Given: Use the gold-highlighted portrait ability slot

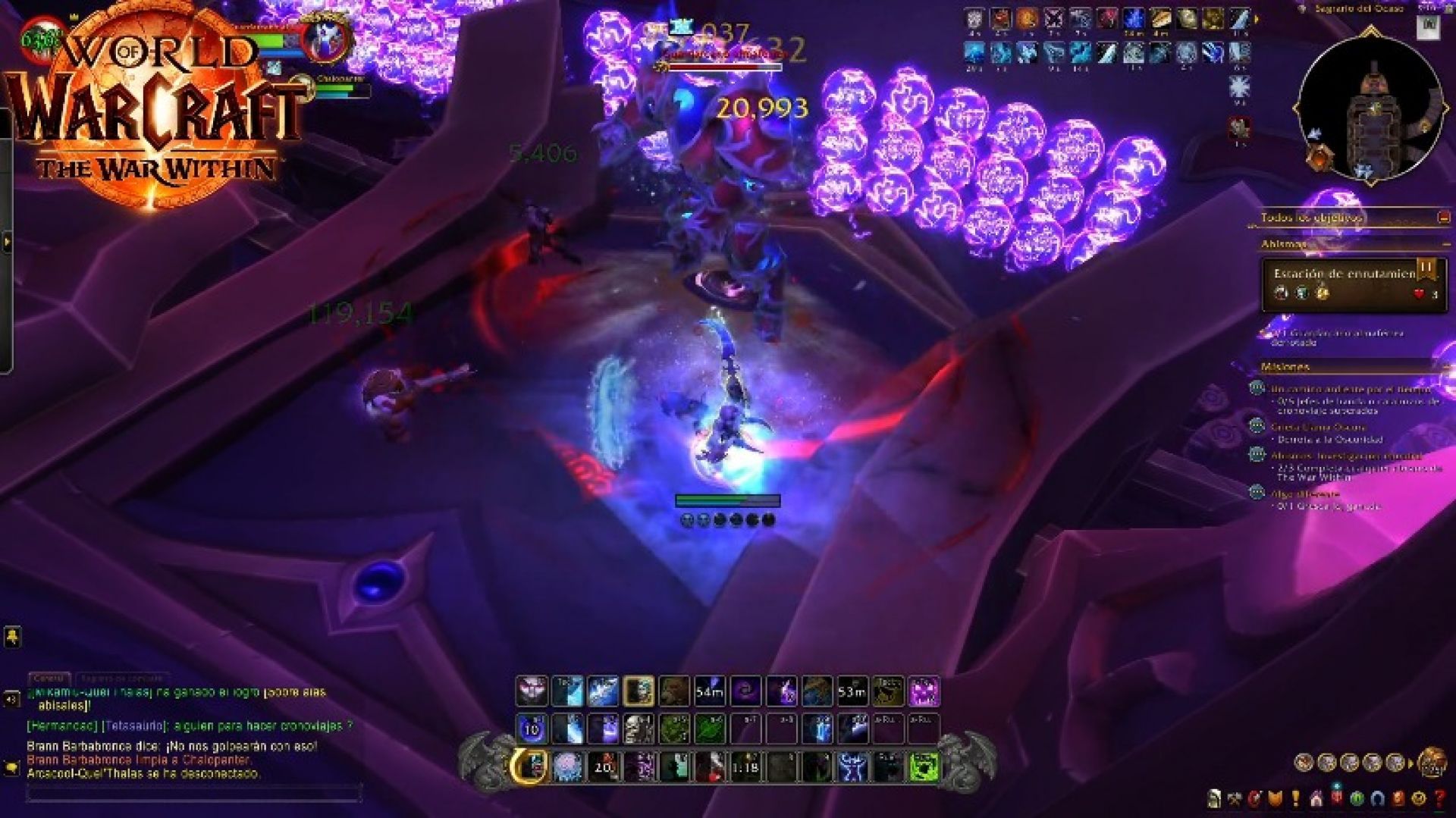Looking at the screenshot, I should click(x=638, y=691).
